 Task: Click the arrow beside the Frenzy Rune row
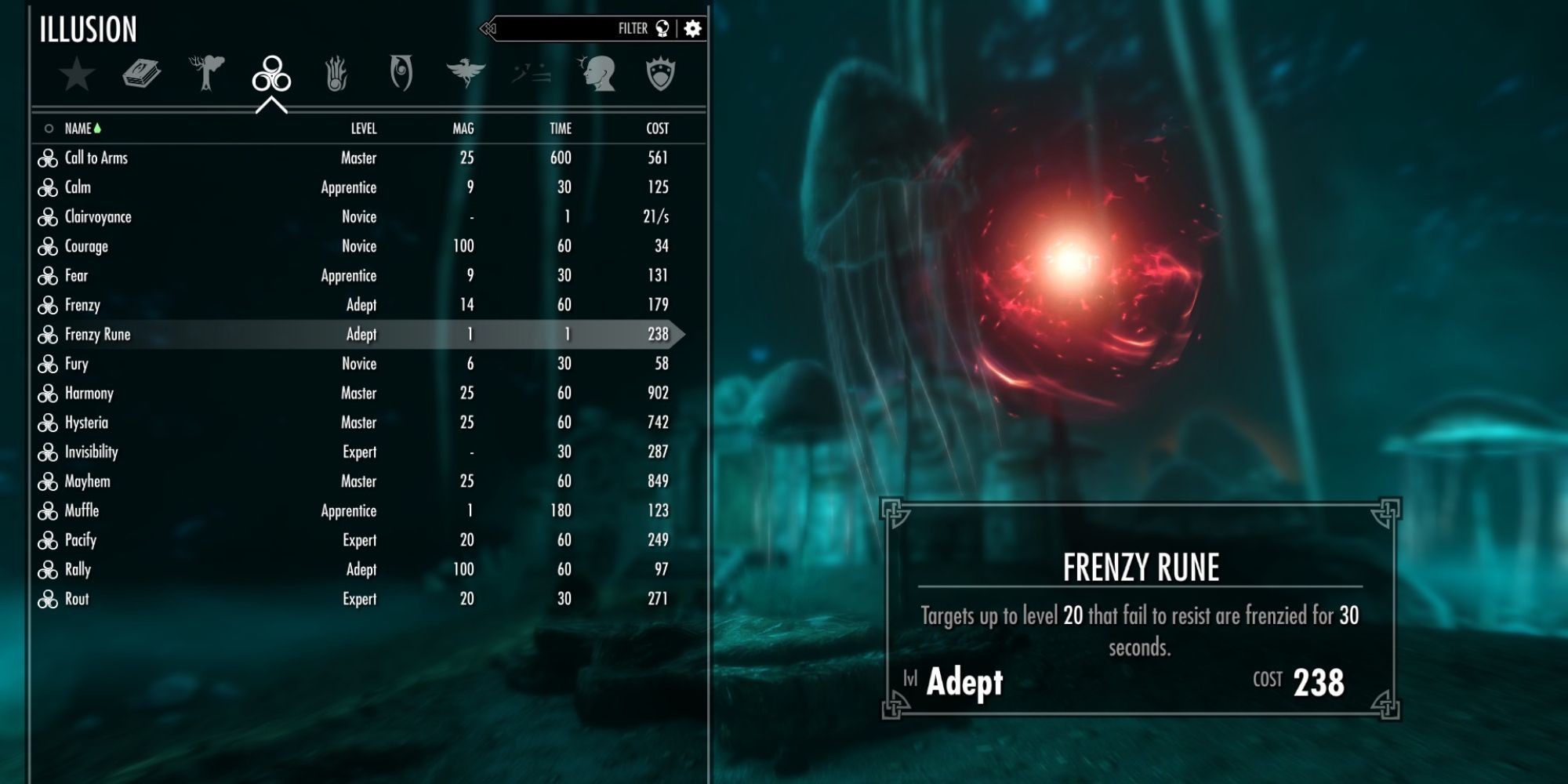coord(681,333)
